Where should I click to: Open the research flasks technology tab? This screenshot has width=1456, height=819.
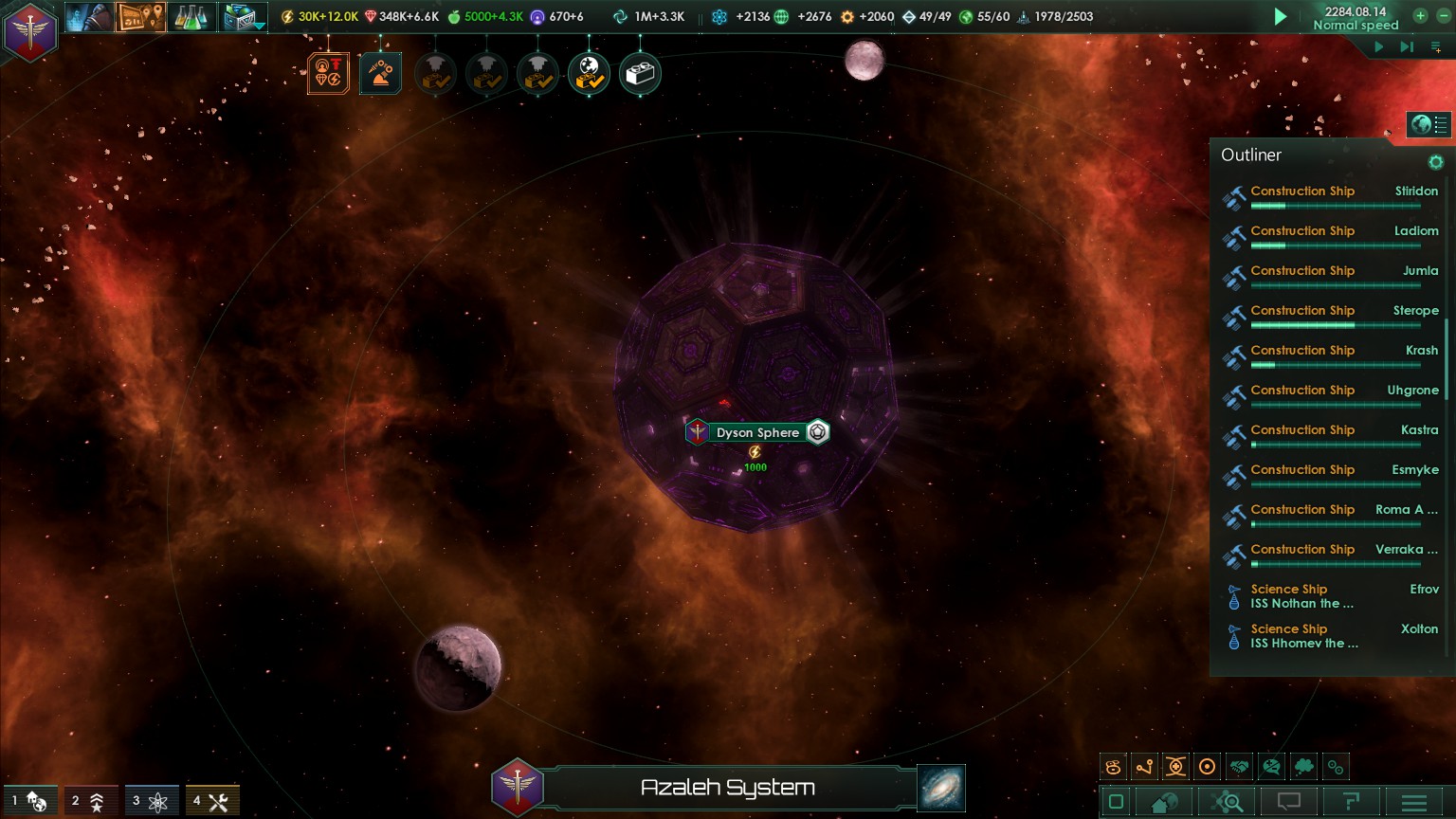pyautogui.click(x=191, y=17)
